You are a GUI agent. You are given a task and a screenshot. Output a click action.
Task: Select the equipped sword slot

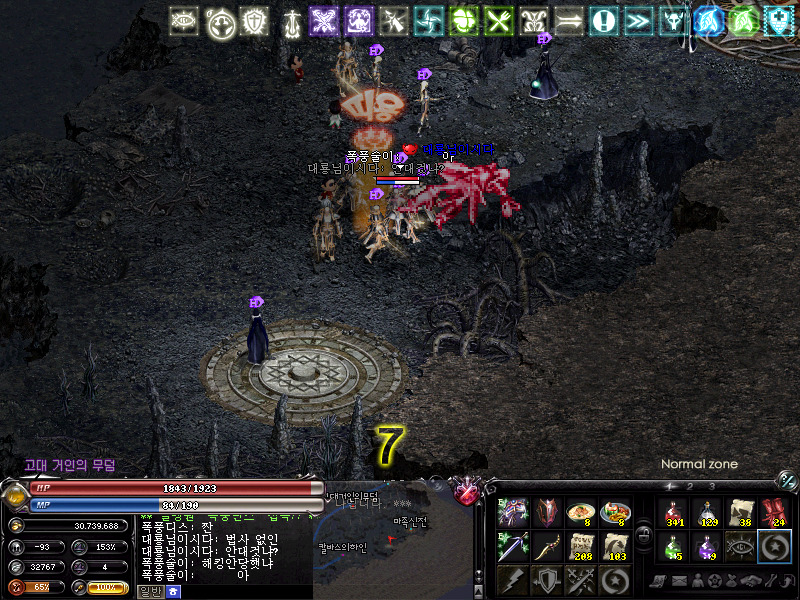pos(513,546)
